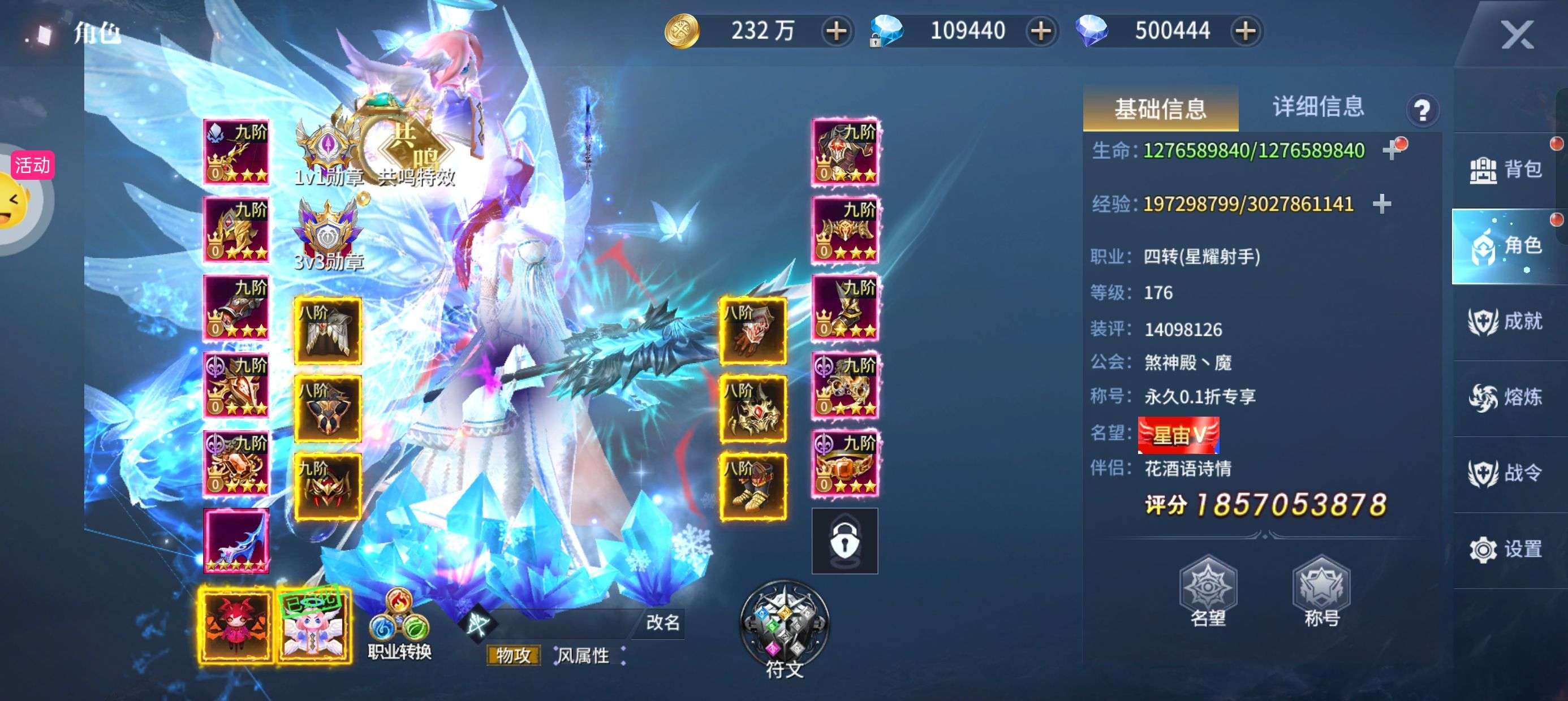Select the 3v3勋章 medal

pos(329,234)
